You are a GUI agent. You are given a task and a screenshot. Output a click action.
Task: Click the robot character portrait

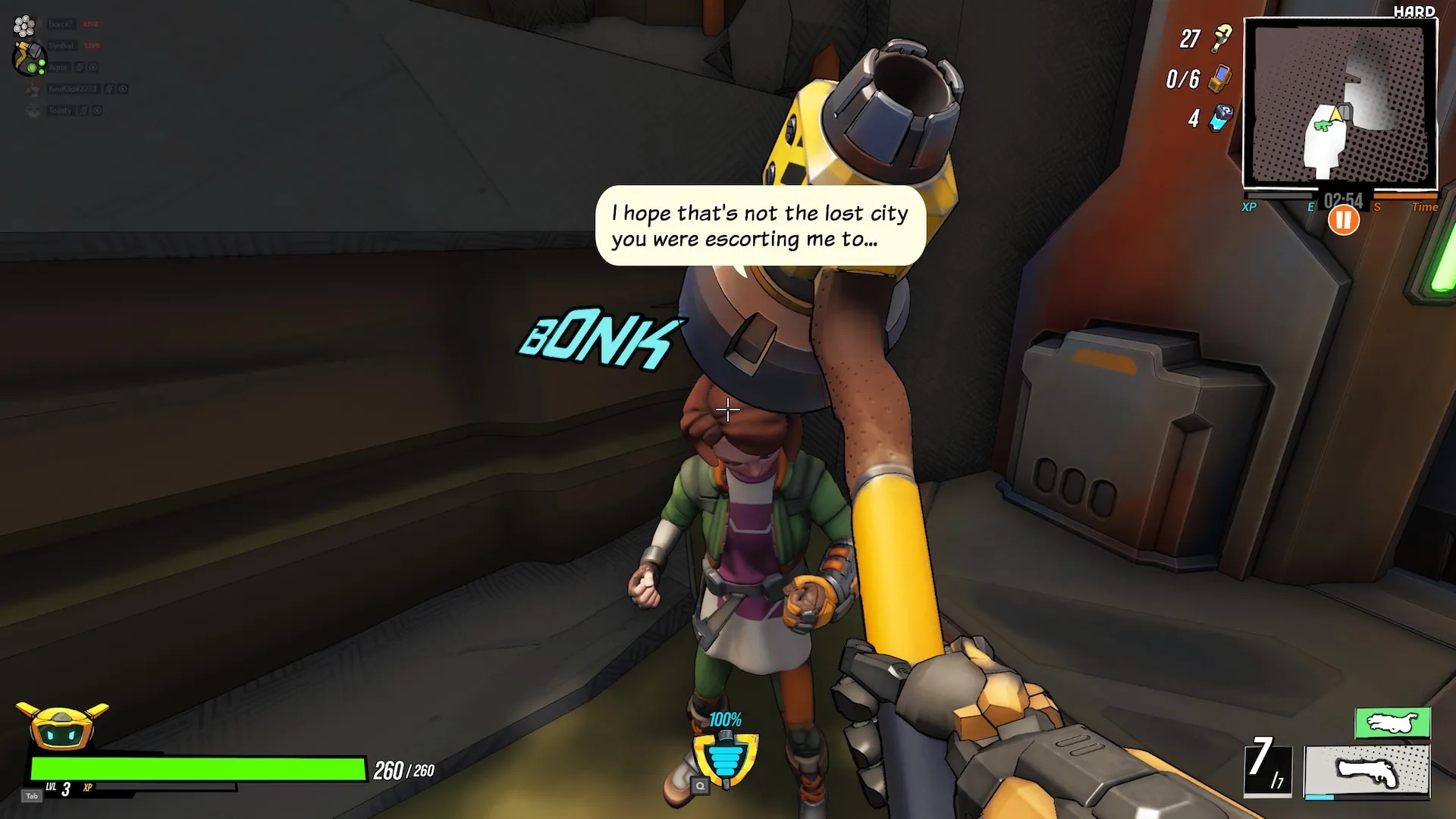click(62, 726)
